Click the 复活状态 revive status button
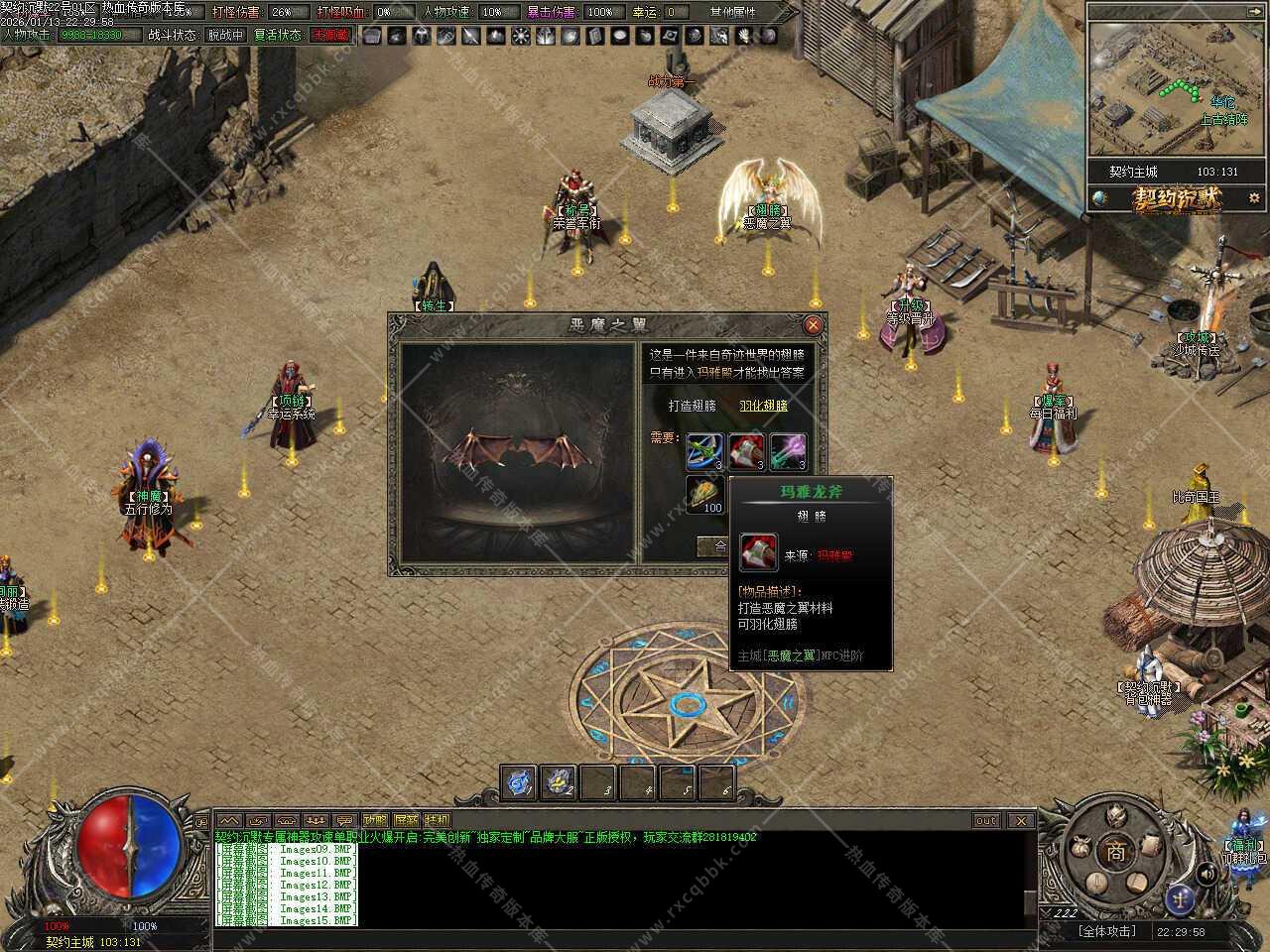This screenshot has height=952, width=1270. [x=278, y=35]
